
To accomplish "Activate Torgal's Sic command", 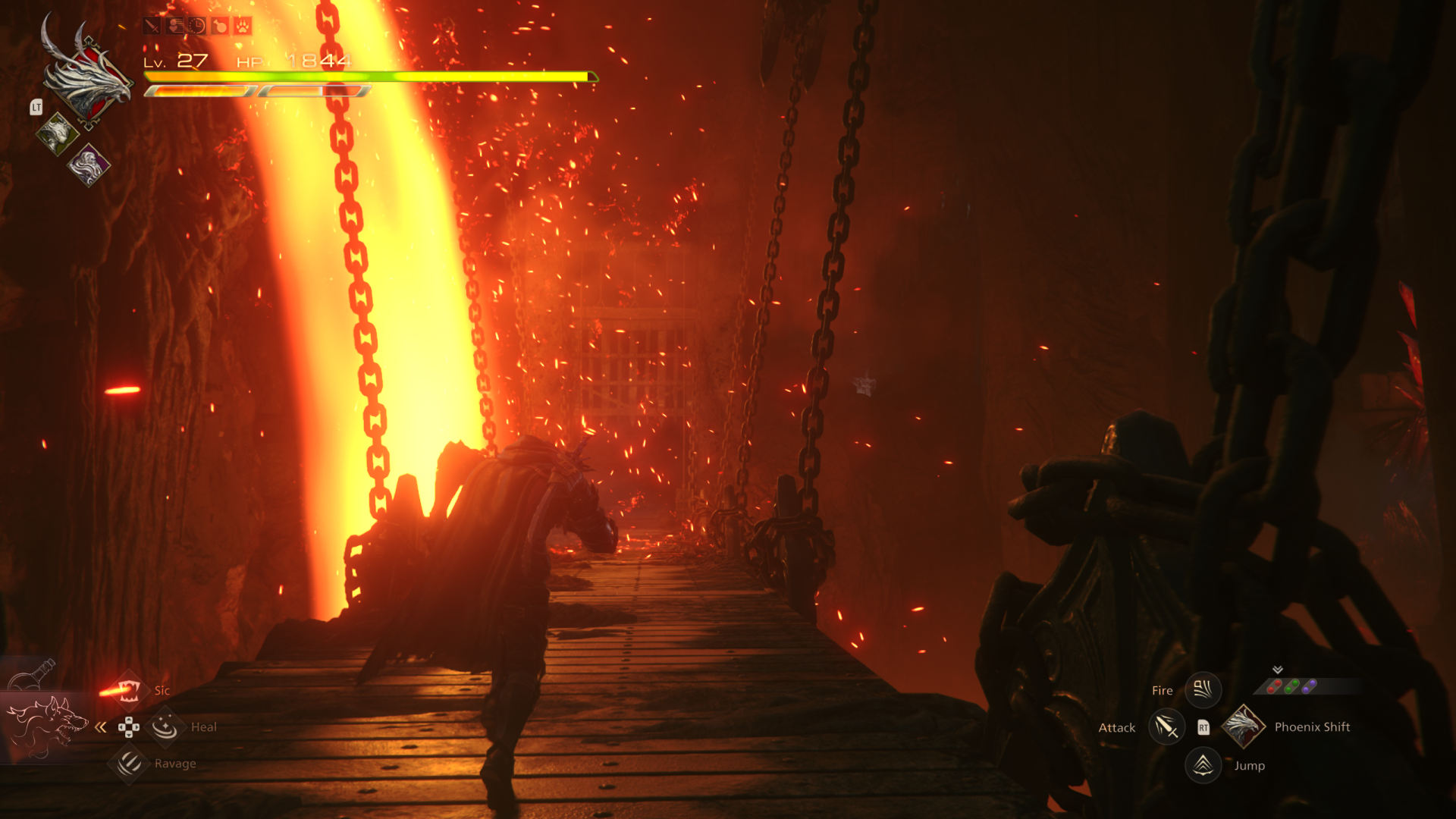I will click(x=129, y=690).
